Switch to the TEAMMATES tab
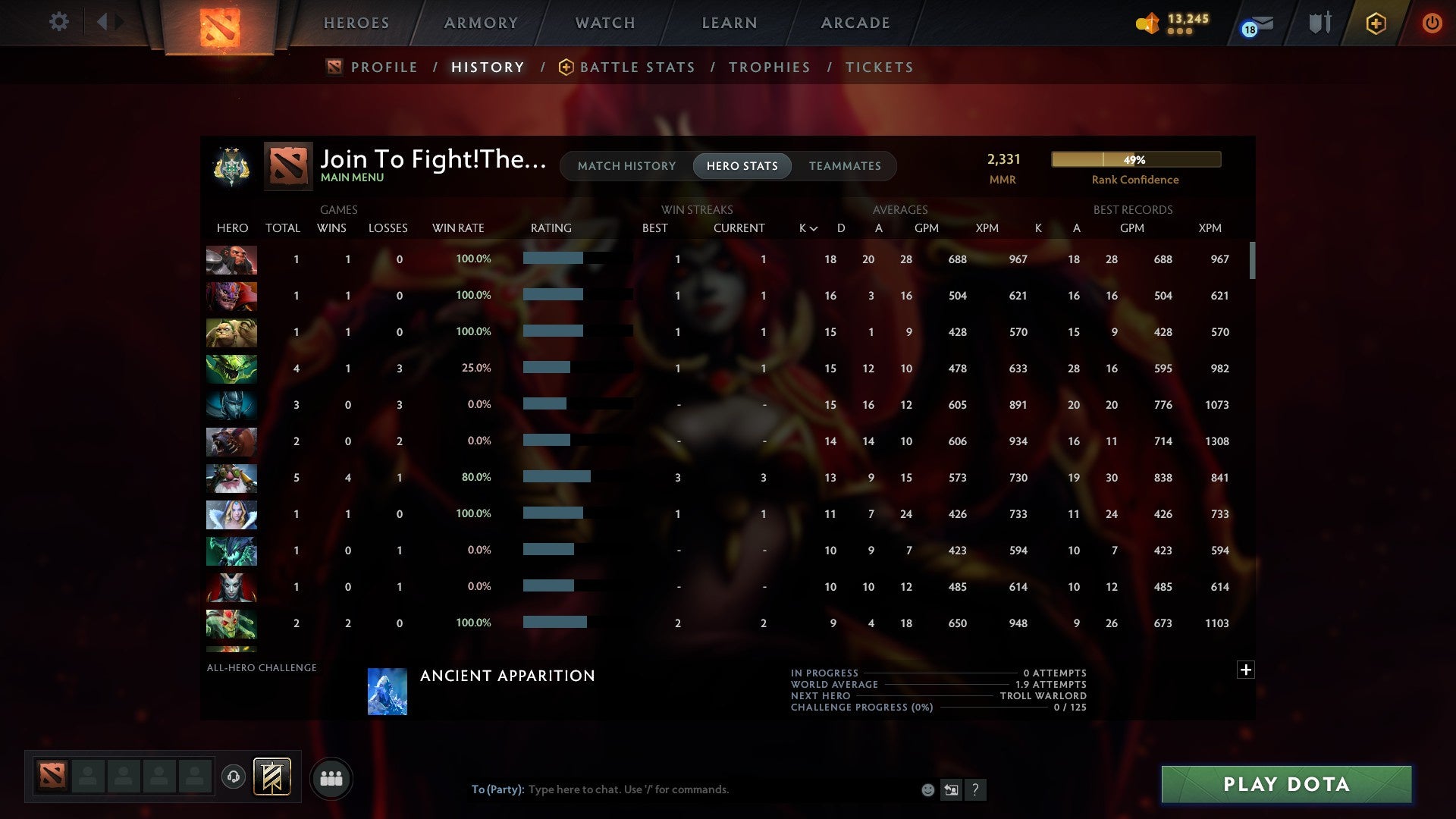1456x819 pixels. (845, 166)
